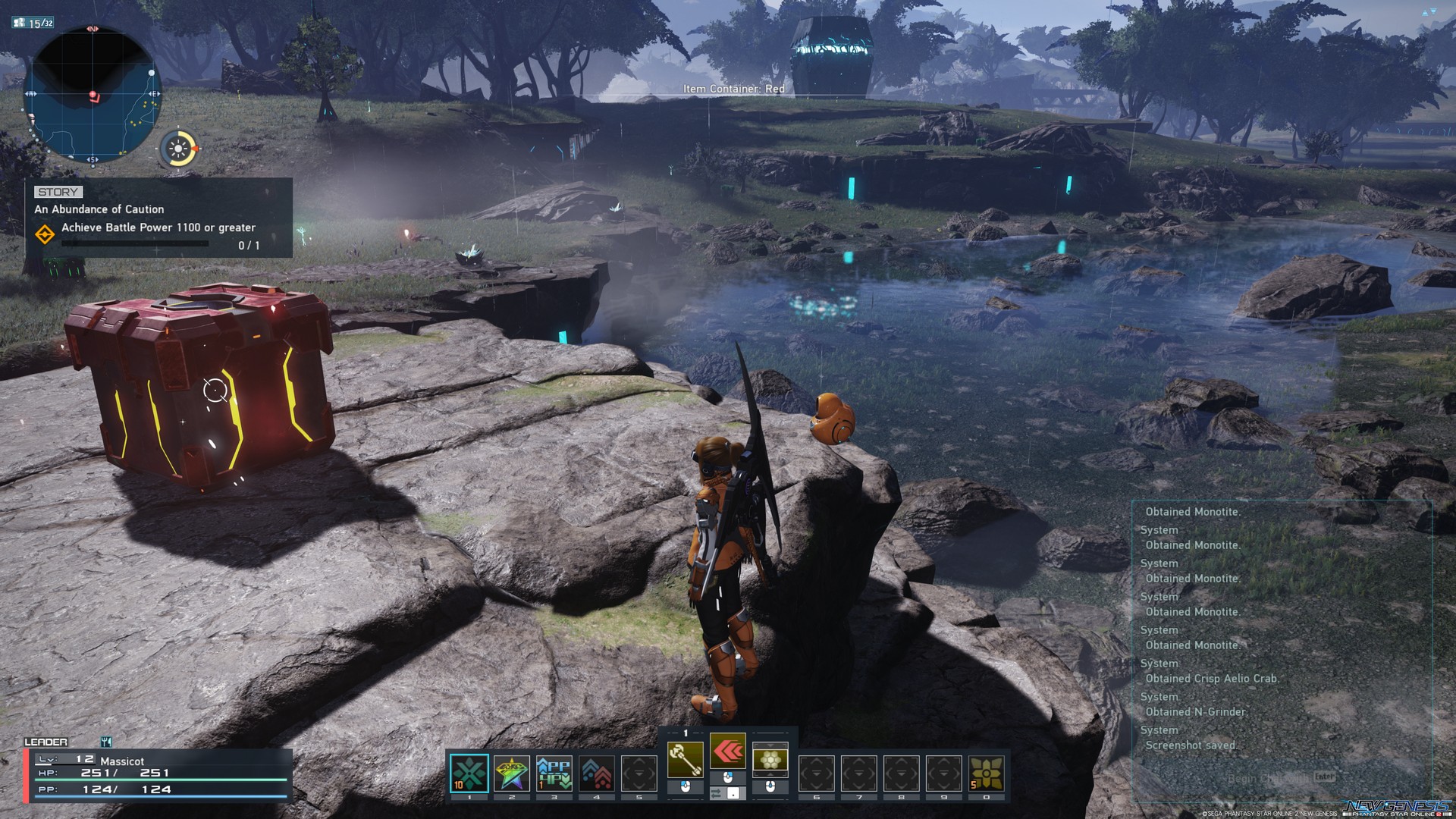Click the orange story objective diamond icon
Image resolution: width=1456 pixels, height=819 pixels.
[47, 236]
